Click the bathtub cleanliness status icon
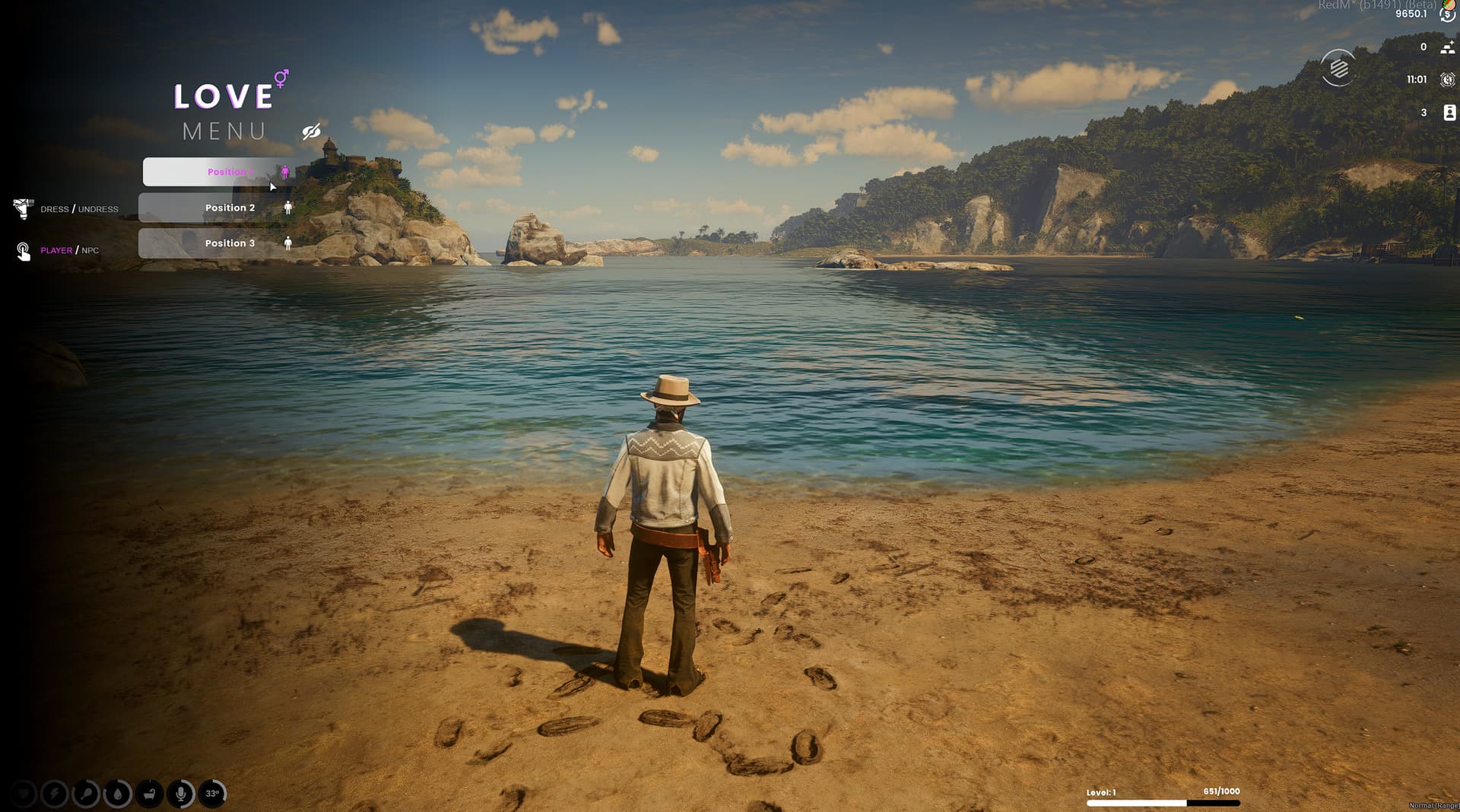This screenshot has height=812, width=1460. pyautogui.click(x=149, y=794)
